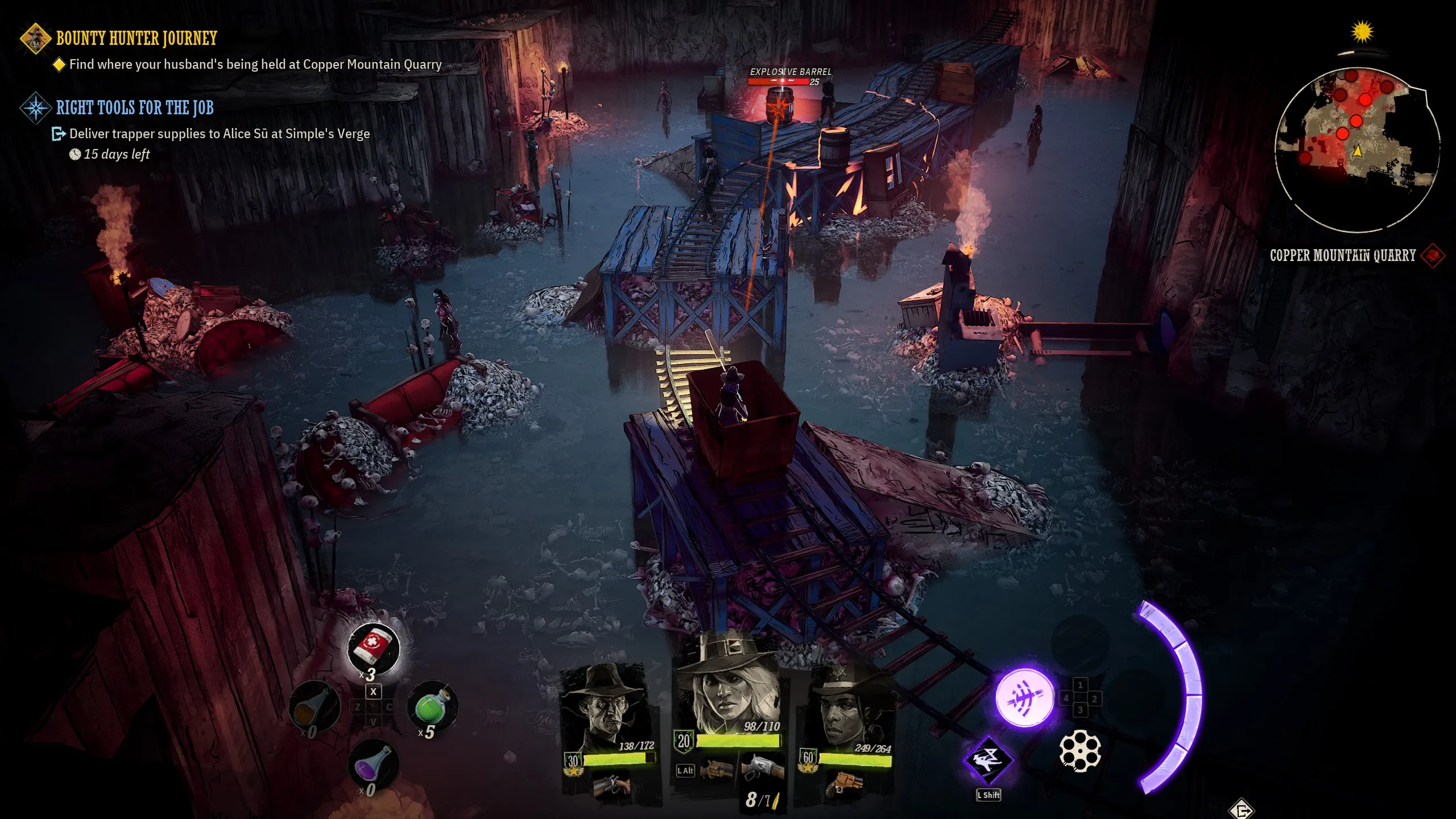Activate the glowing purple circular ability
The image size is (1456, 819).
pyautogui.click(x=1024, y=698)
